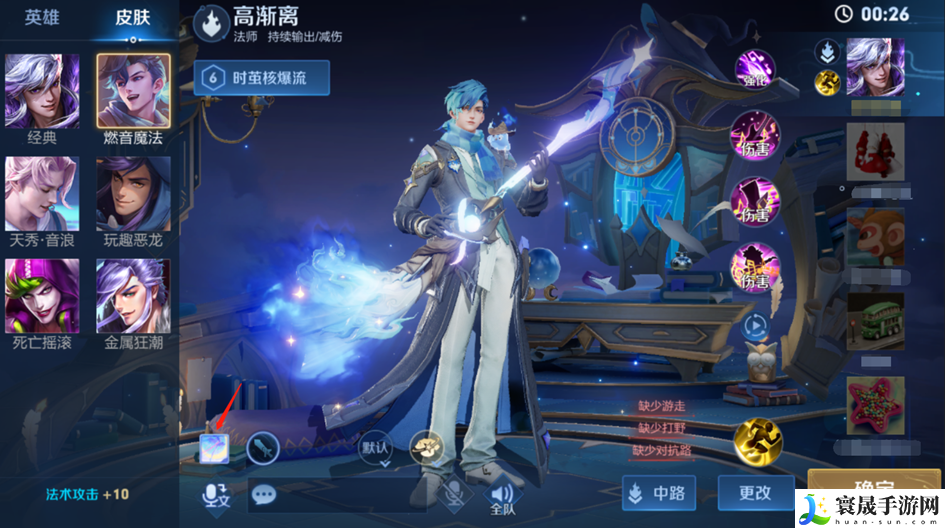Viewport: 945px width, 528px height.
Task: Choose the 燃音魔法 skin
Action: [133, 91]
